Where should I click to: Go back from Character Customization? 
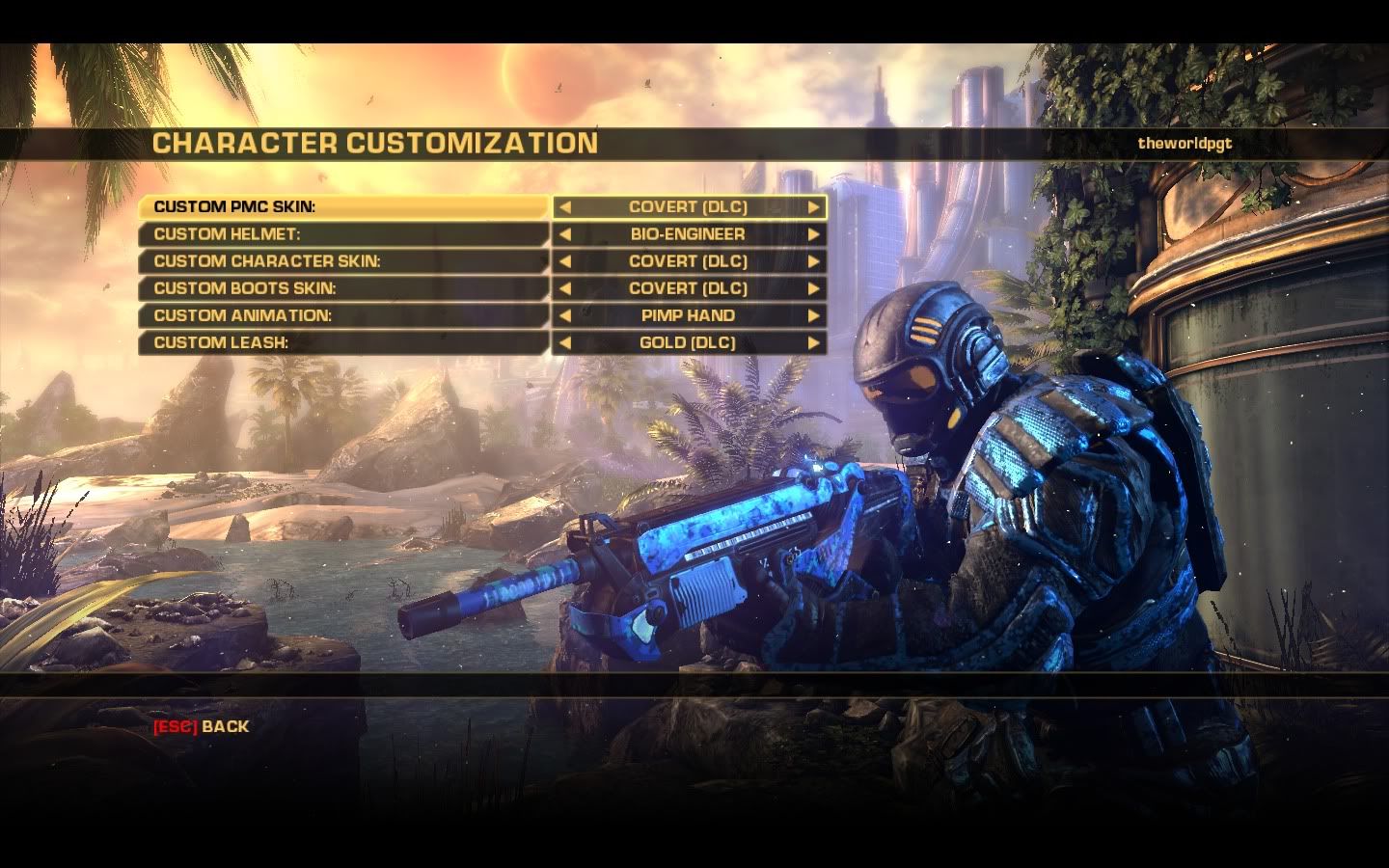pos(201,726)
